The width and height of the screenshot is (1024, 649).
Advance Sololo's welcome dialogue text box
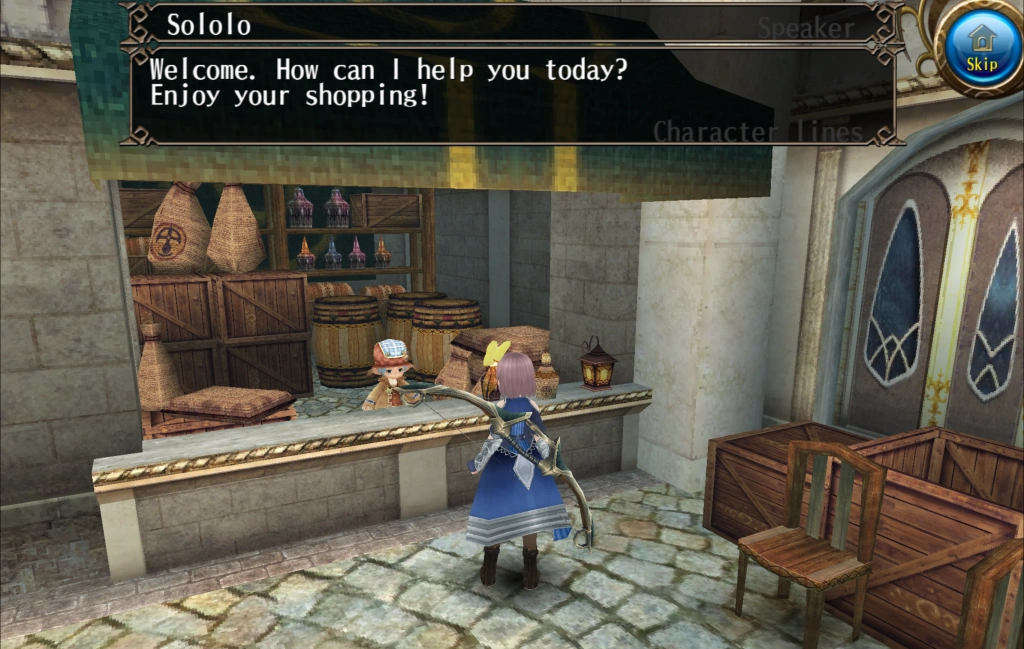click(x=510, y=95)
